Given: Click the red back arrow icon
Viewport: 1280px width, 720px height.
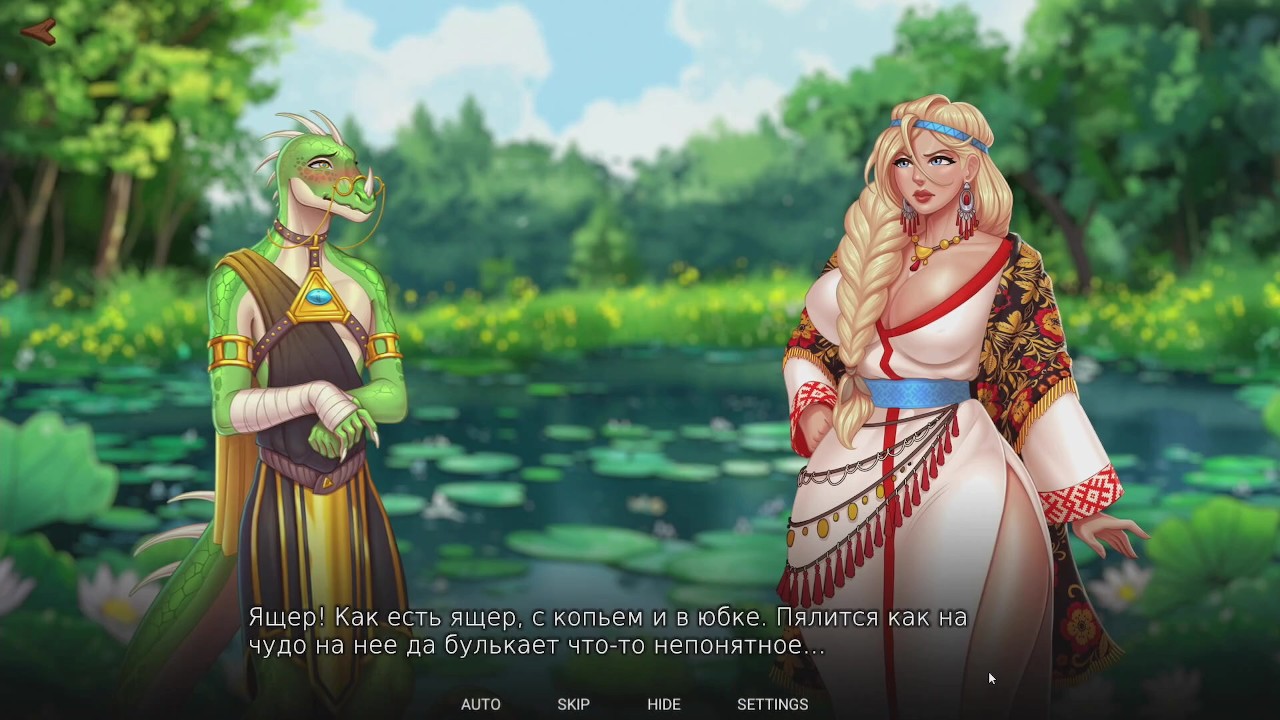Looking at the screenshot, I should pyautogui.click(x=38, y=33).
